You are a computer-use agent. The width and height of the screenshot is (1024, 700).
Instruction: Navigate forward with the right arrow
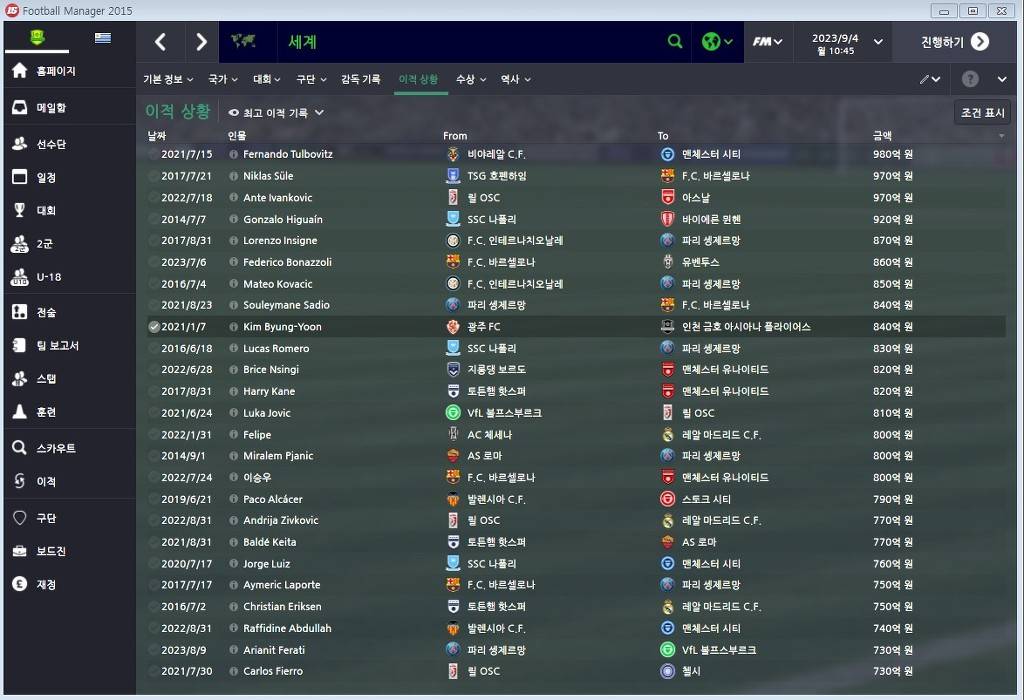coord(201,42)
